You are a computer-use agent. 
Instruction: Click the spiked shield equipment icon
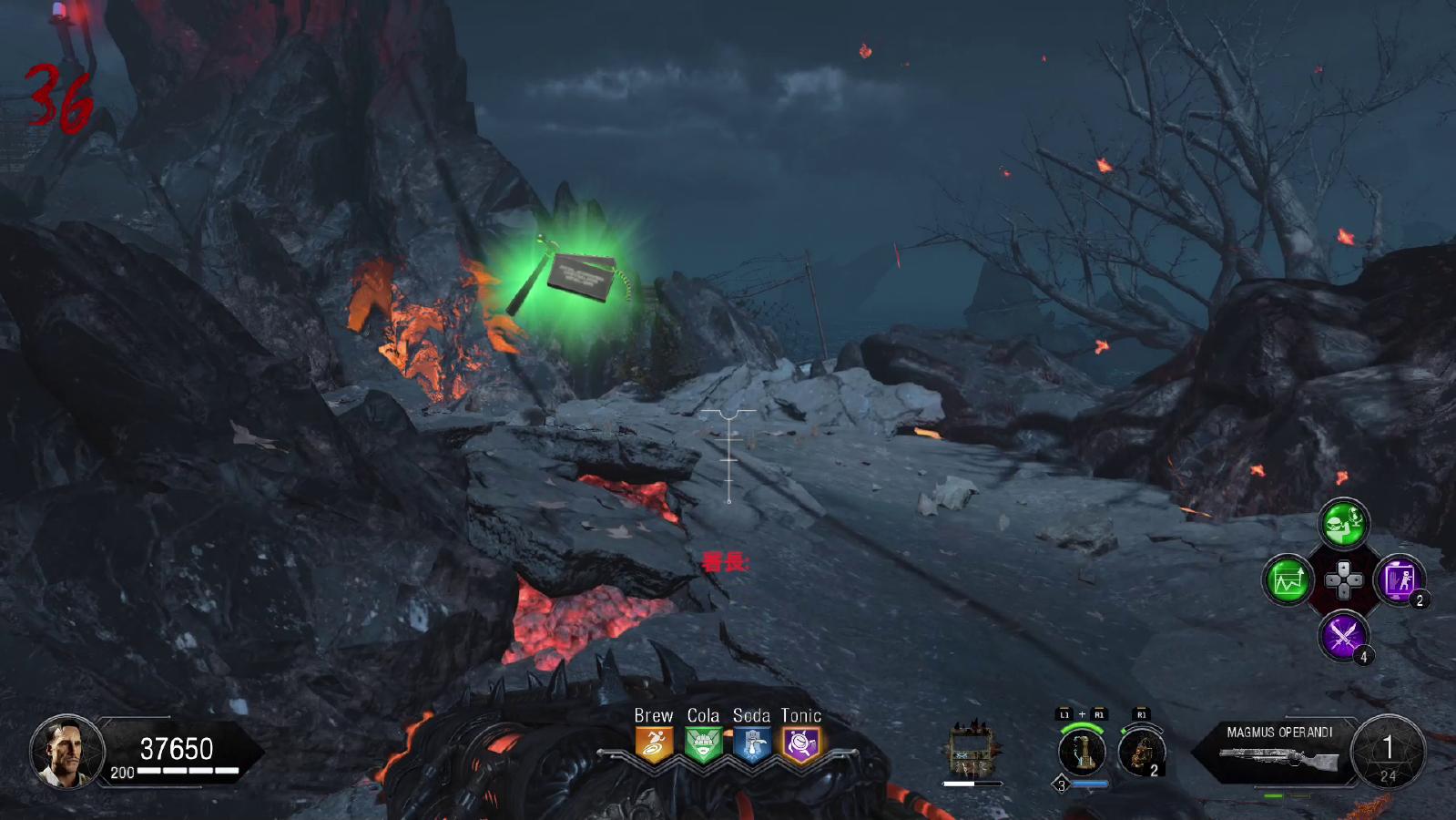(x=972, y=750)
